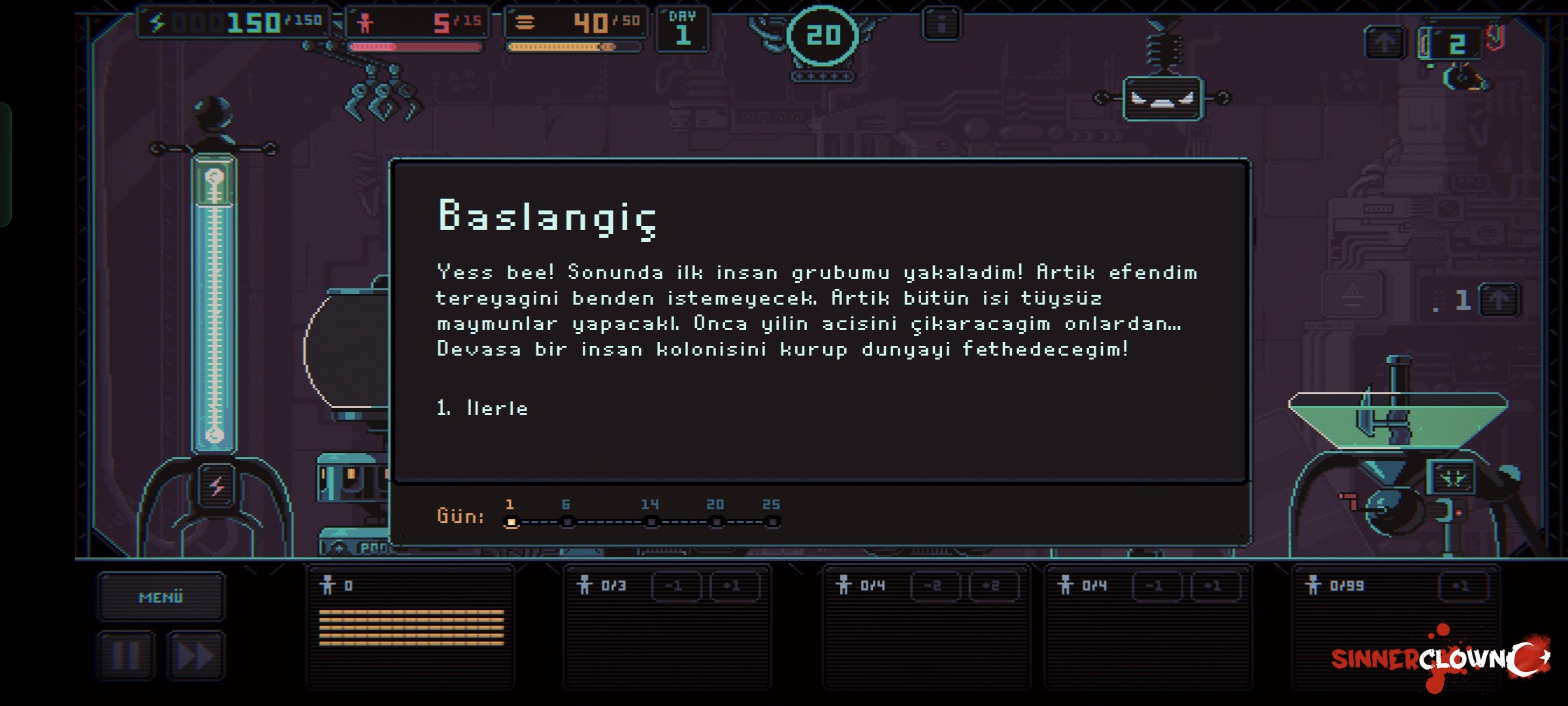Select day 25 marker on the Gün timeline
1568x706 pixels.
(773, 521)
